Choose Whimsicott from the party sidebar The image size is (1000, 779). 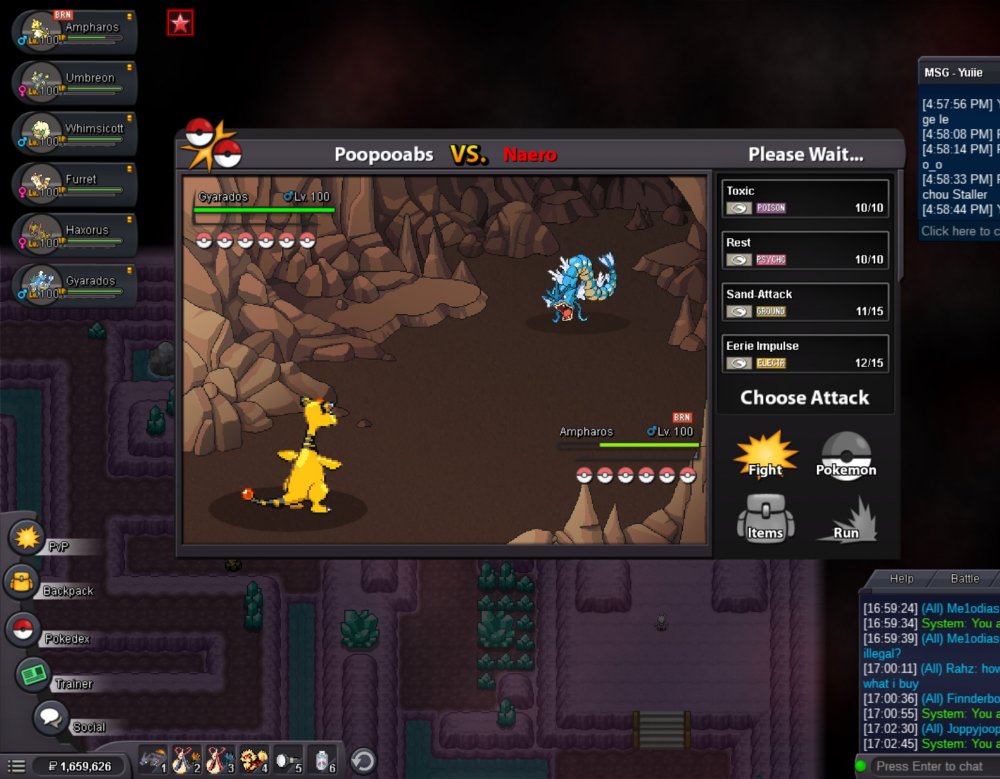[74, 131]
